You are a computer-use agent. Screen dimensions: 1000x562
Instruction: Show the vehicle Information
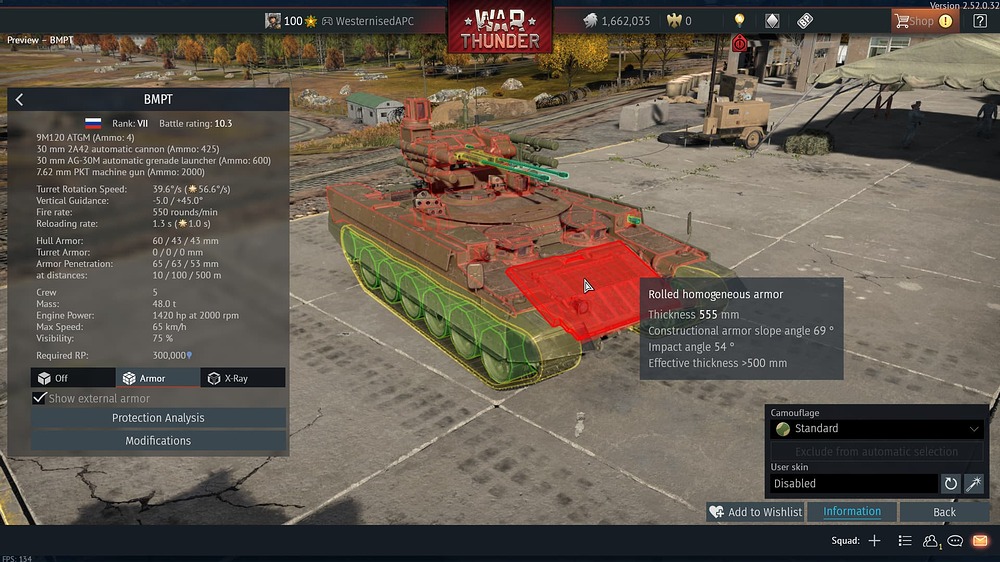coord(852,512)
